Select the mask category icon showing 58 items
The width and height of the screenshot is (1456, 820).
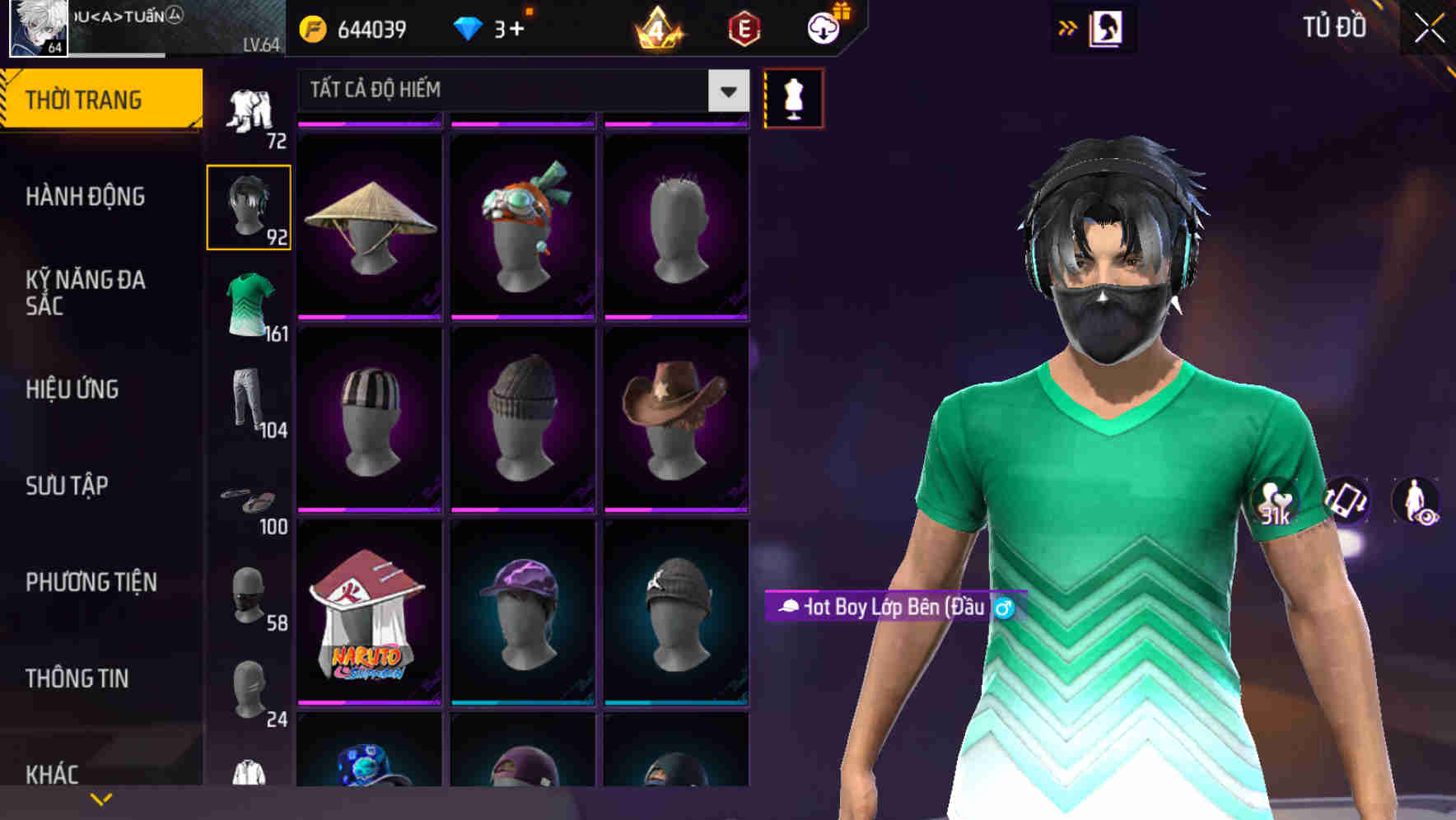tap(247, 594)
